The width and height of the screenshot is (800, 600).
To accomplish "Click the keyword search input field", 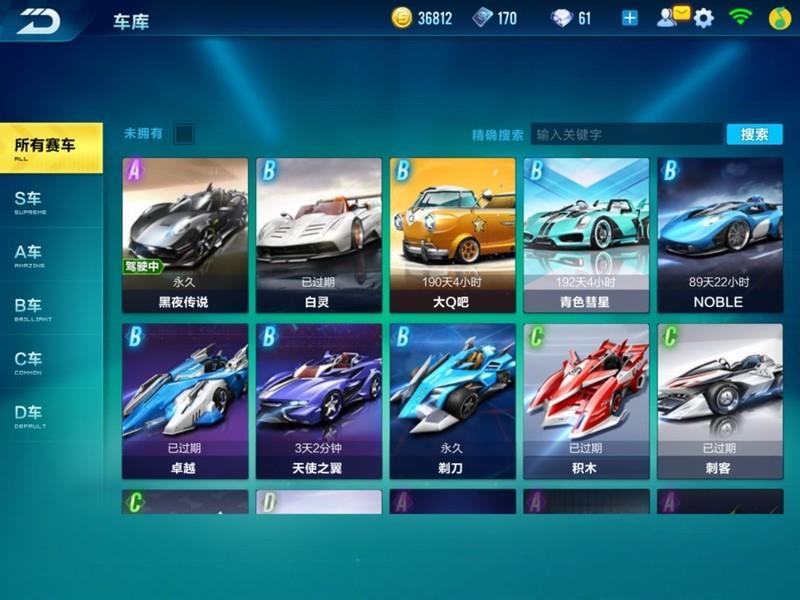I will pos(626,134).
